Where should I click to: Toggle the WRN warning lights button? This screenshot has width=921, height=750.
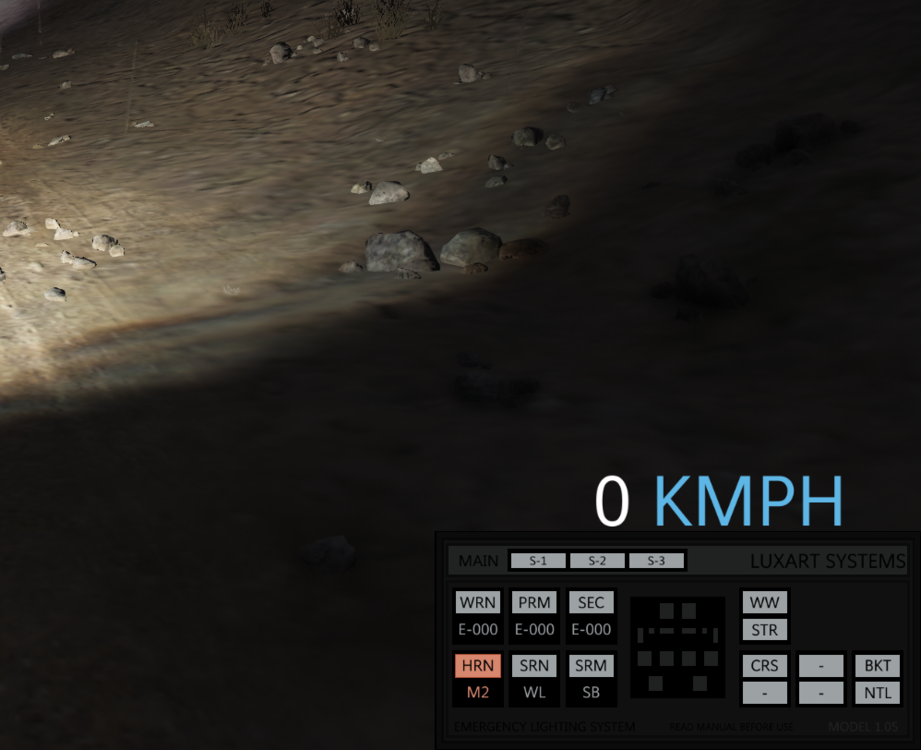(x=478, y=603)
